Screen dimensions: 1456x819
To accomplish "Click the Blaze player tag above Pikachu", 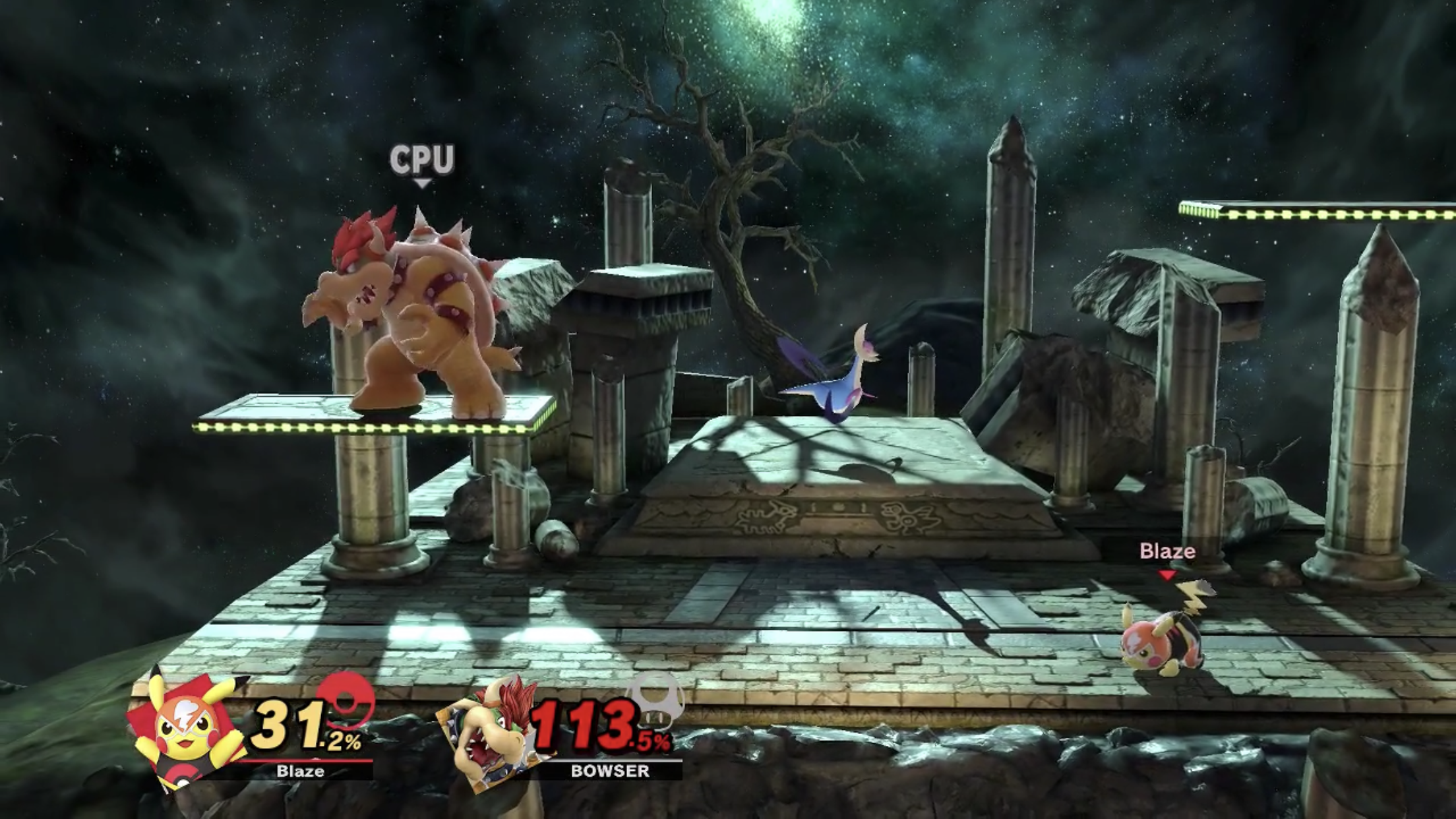I will pyautogui.click(x=1167, y=552).
